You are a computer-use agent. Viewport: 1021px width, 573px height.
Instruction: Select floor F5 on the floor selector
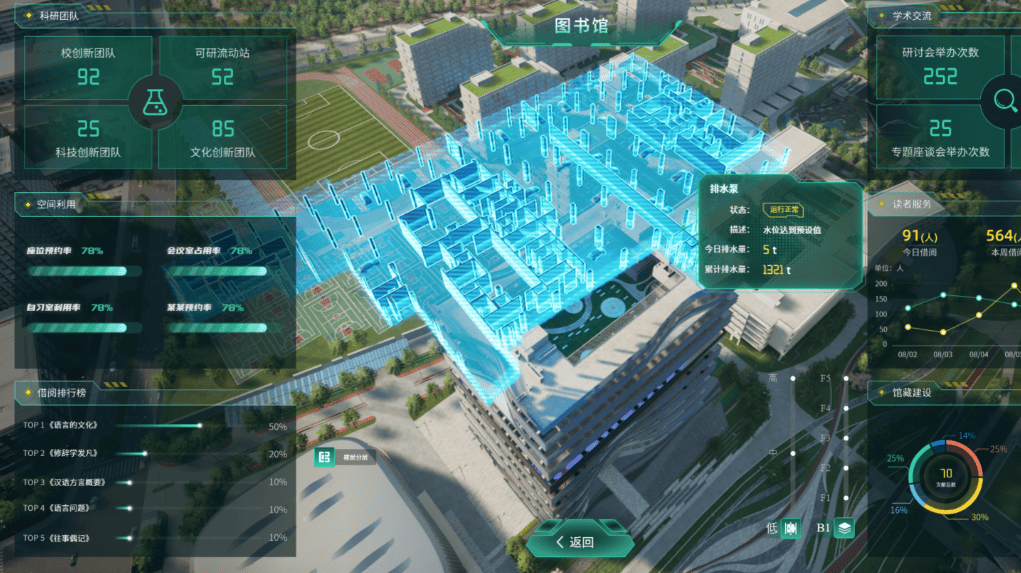(846, 379)
